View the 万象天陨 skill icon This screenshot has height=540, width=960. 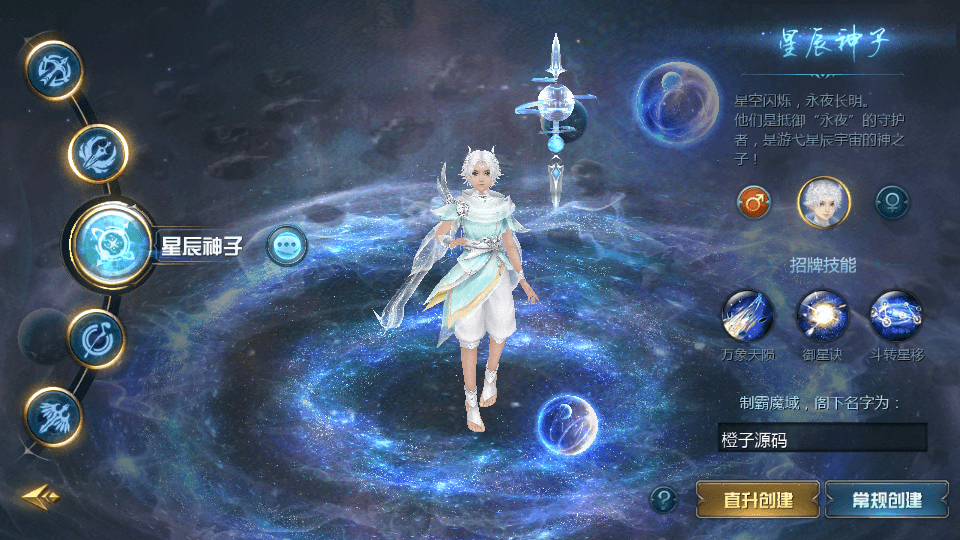[747, 316]
